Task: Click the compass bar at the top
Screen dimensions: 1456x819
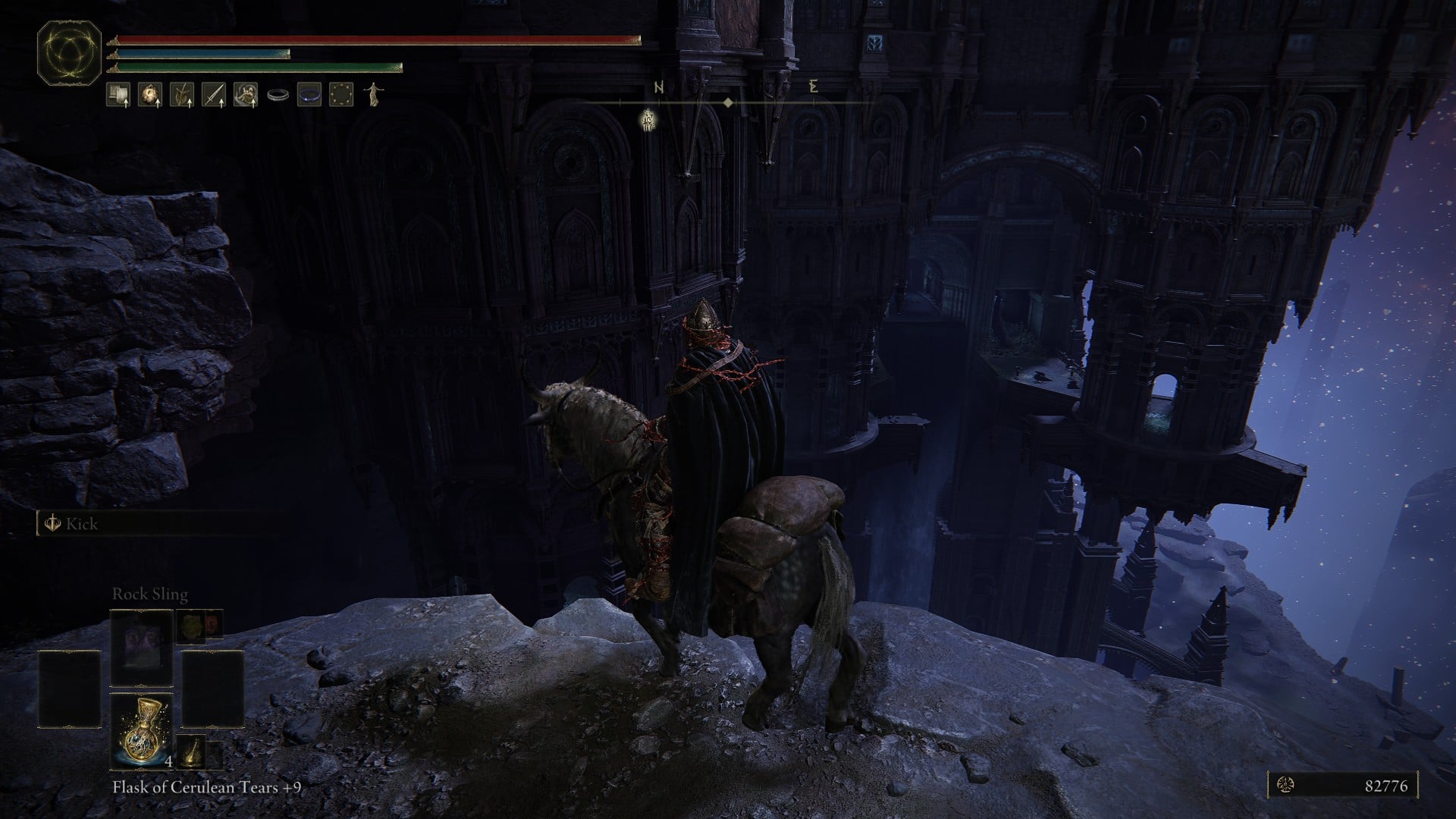Action: click(x=728, y=101)
